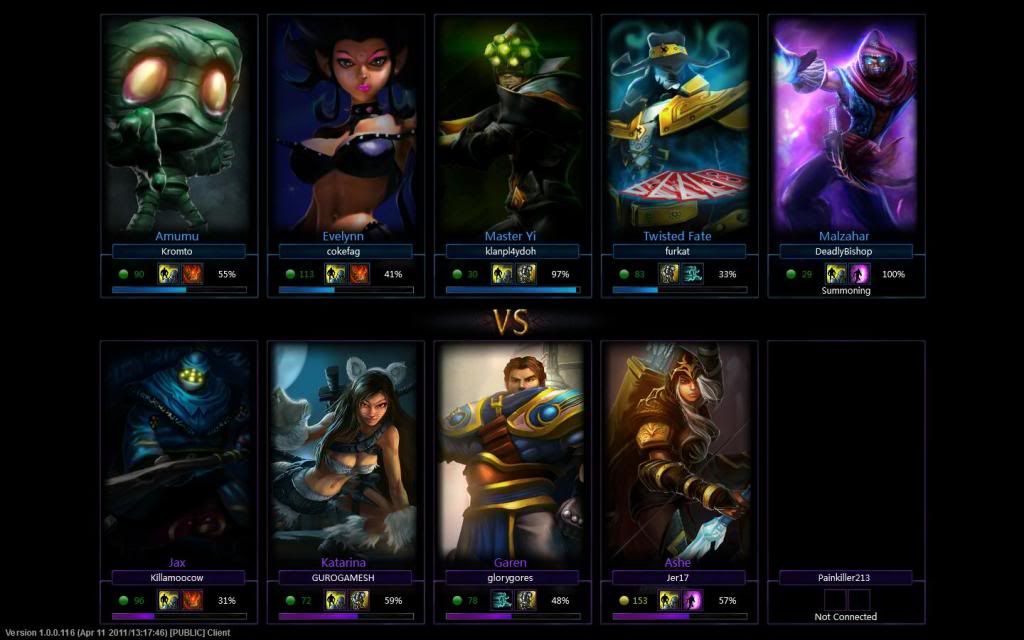Click the klanpl4ydoh player name
The height and width of the screenshot is (640, 1024).
click(511, 252)
